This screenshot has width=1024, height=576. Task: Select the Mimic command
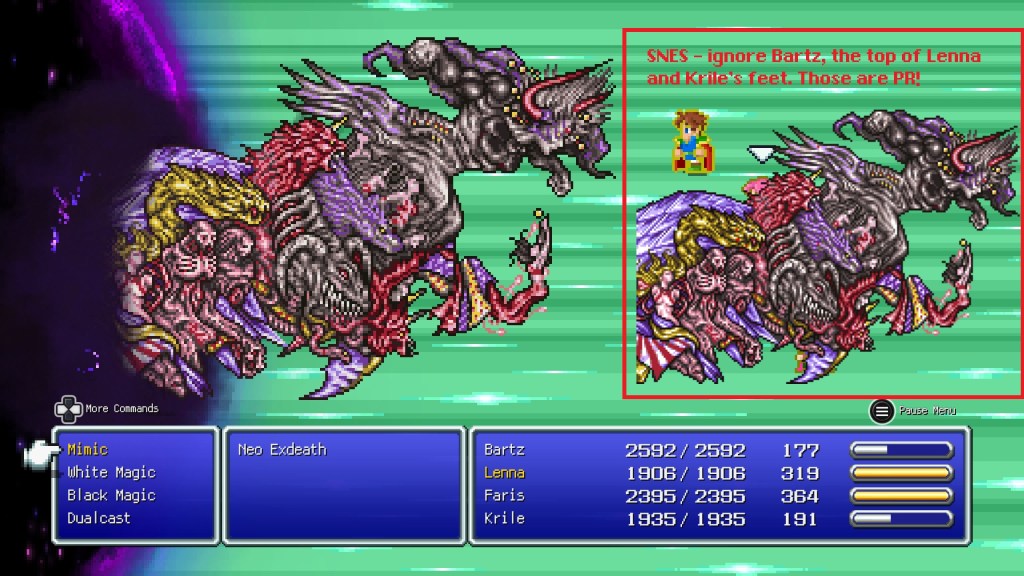(88, 450)
